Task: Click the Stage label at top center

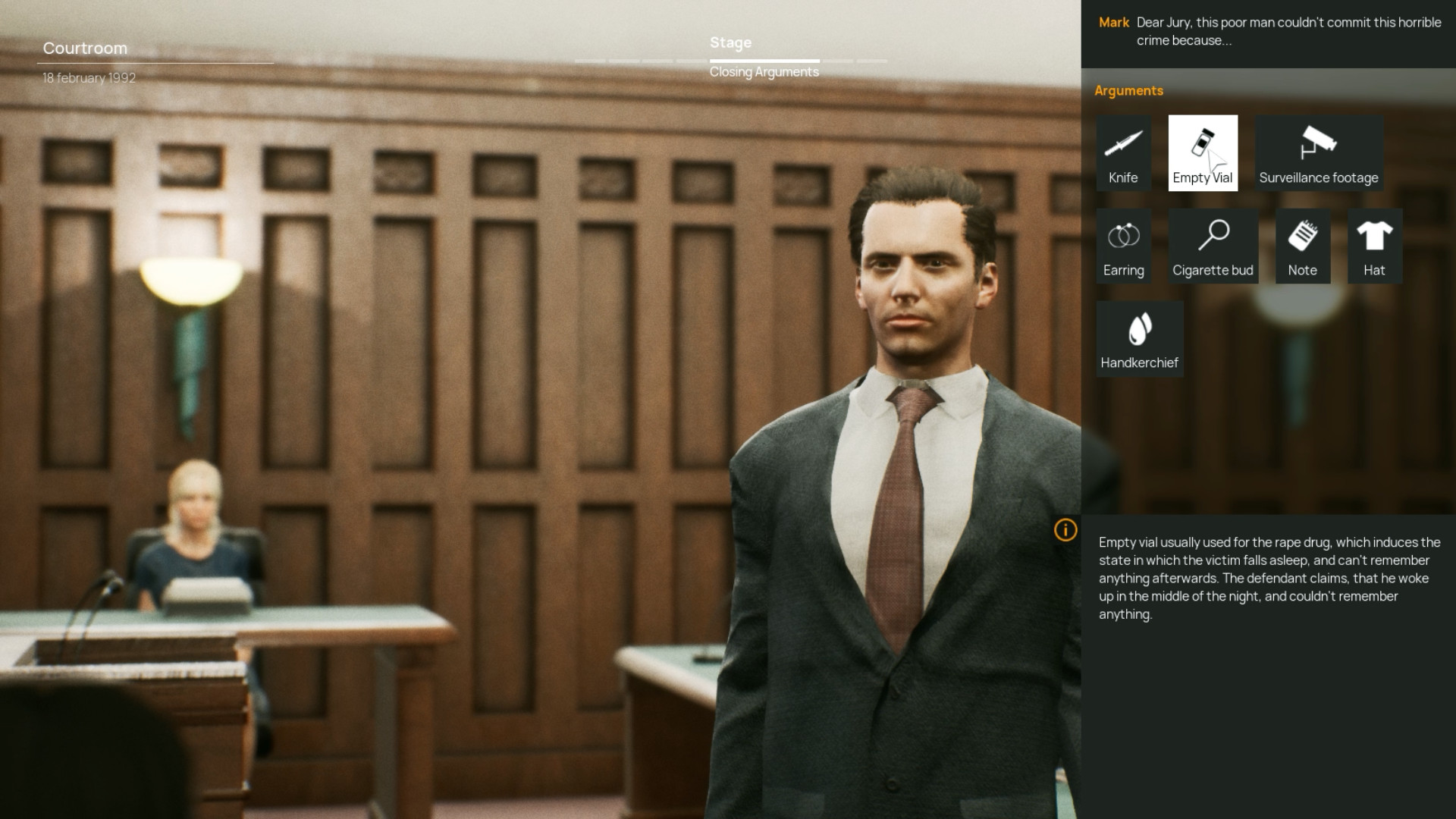Action: [x=730, y=43]
